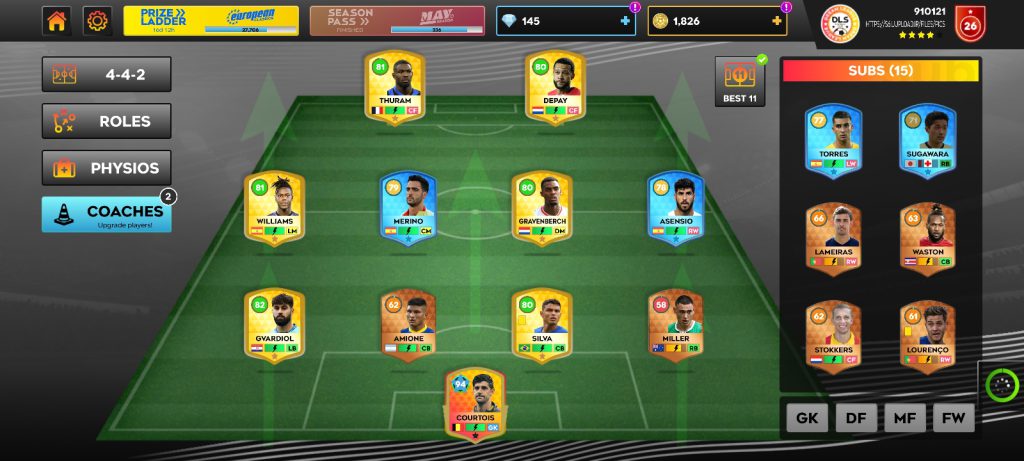Choose Gvardiol player card

tap(274, 324)
